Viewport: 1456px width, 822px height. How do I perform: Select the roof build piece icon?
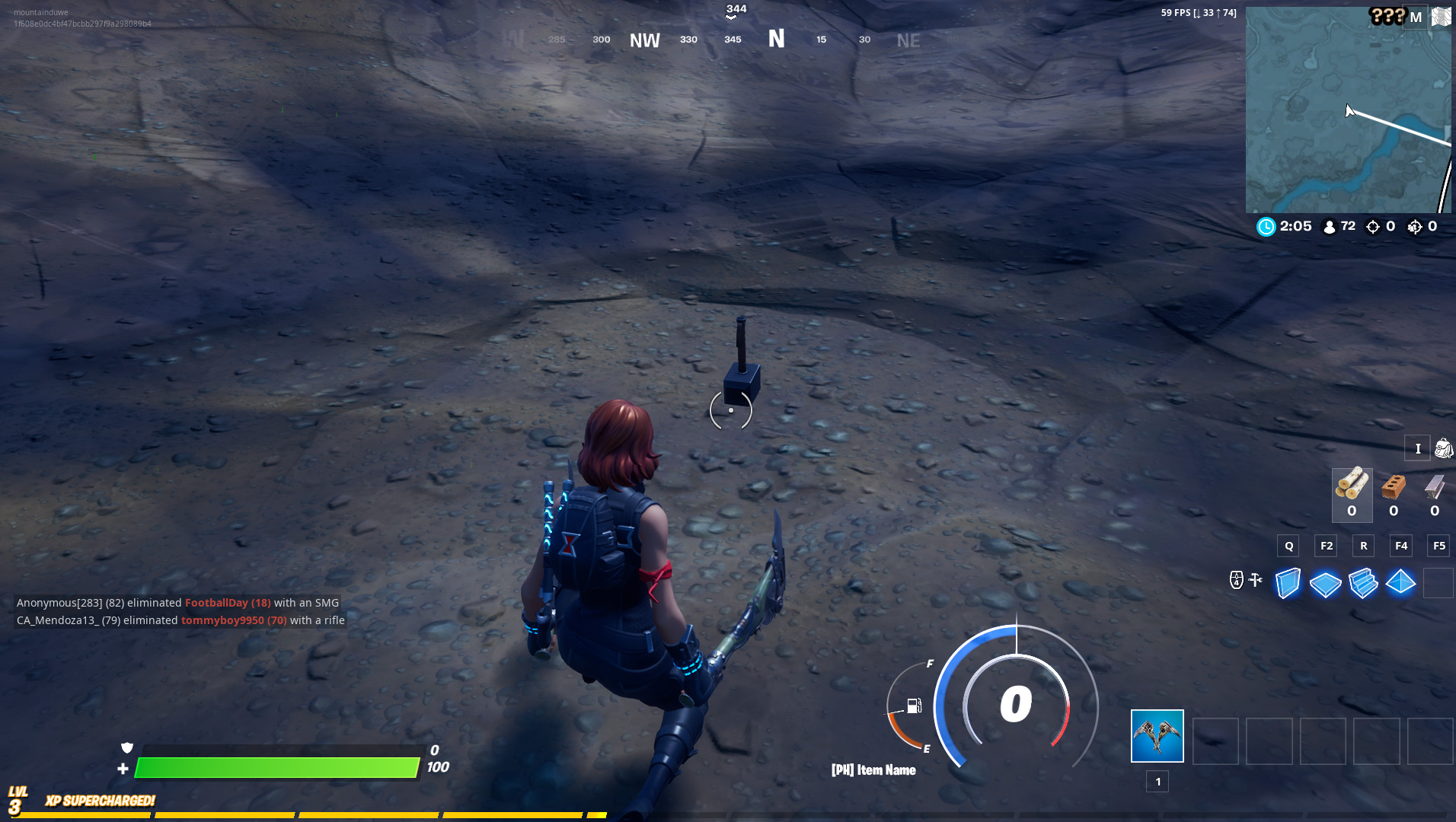(x=1401, y=583)
